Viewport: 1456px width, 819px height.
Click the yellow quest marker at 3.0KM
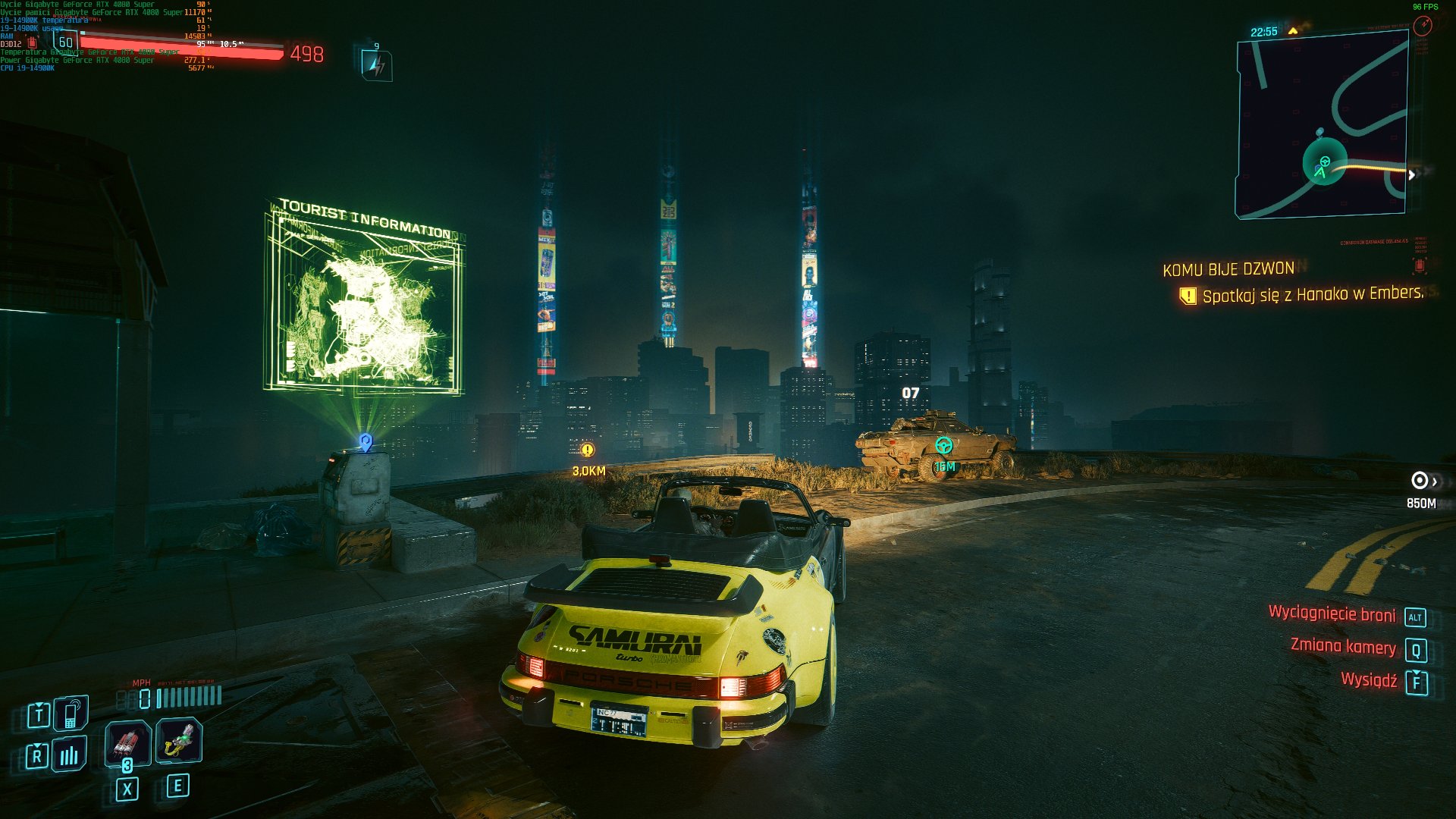tap(587, 450)
